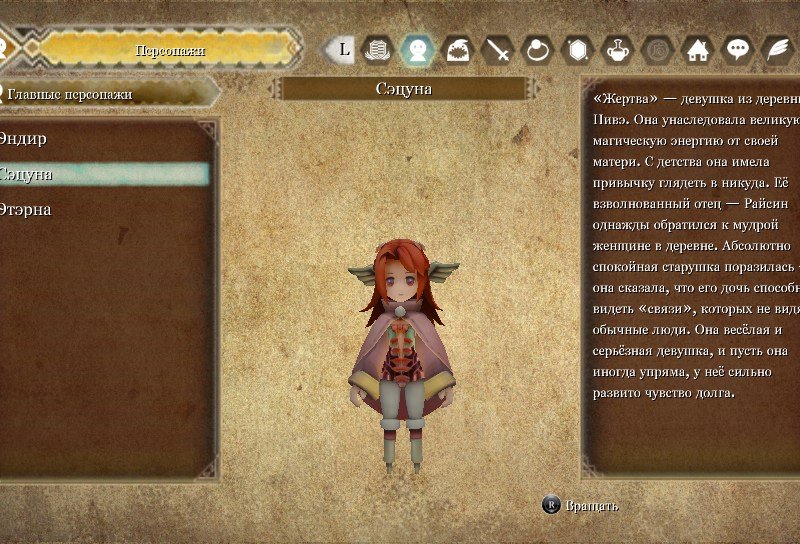This screenshot has width=800, height=544.
Task: Switch to the characters face tab
Action: 416,49
